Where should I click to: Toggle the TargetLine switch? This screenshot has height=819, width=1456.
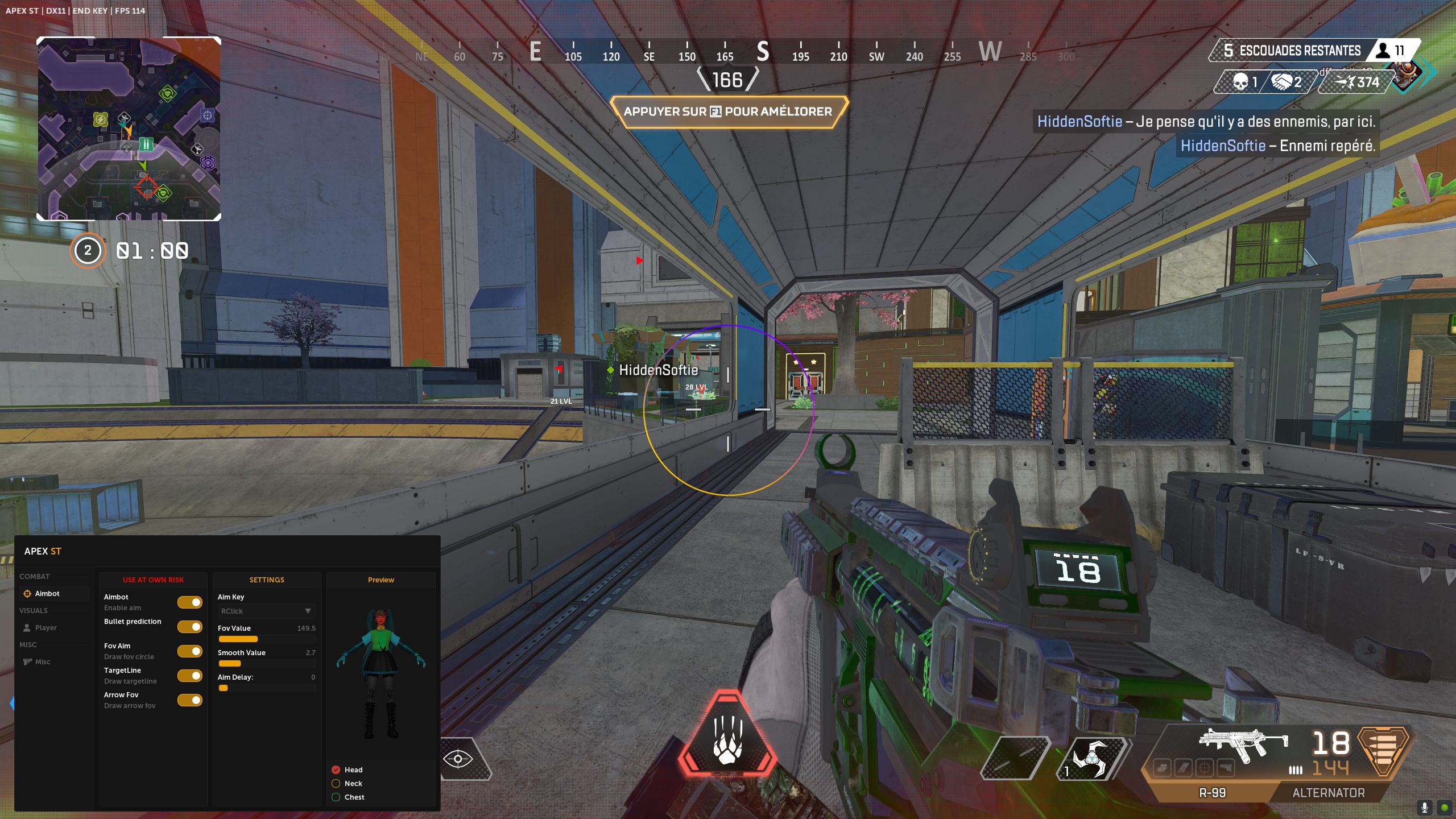coord(190,676)
